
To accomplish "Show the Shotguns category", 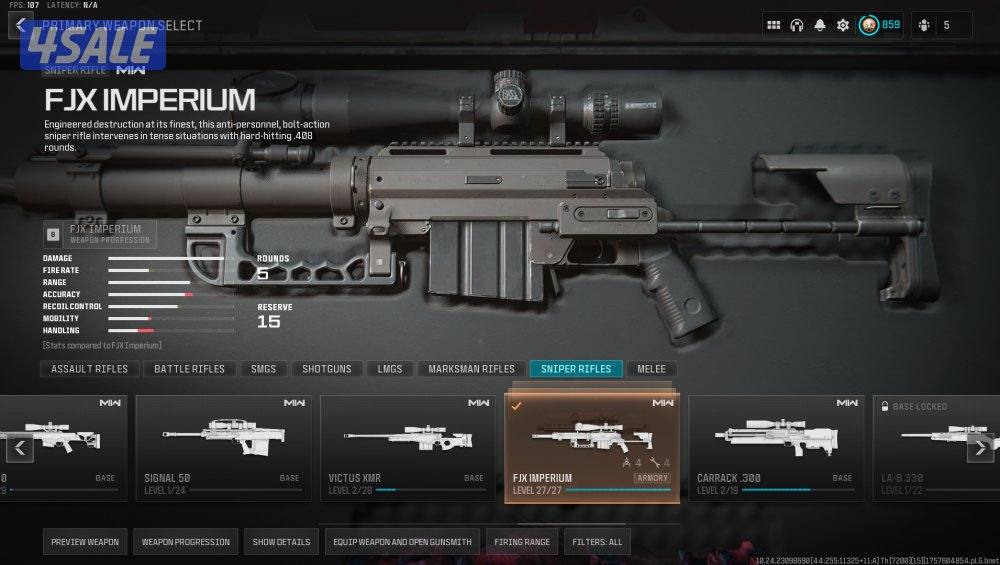I will coord(327,369).
